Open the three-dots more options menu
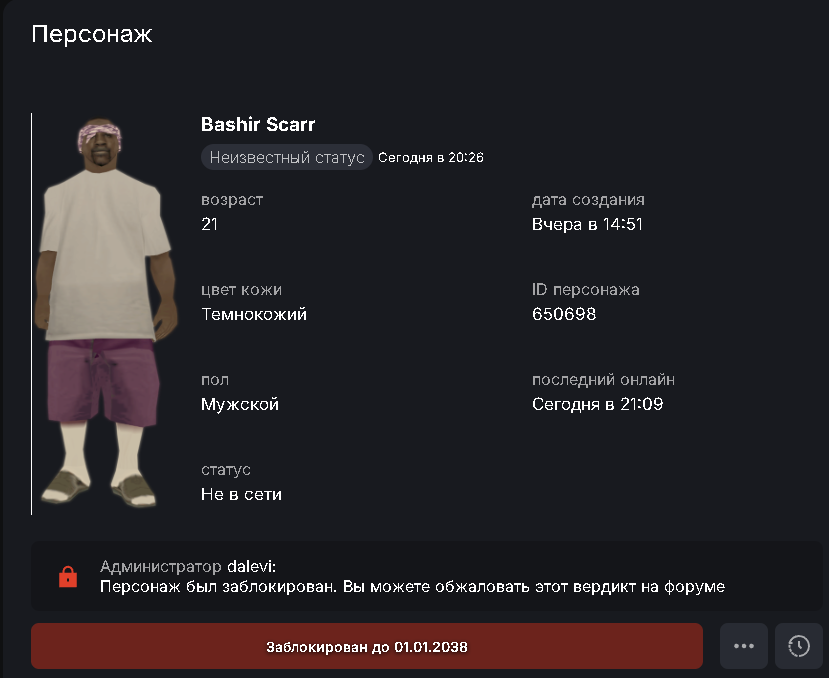Viewport: 829px width, 678px height. [743, 647]
